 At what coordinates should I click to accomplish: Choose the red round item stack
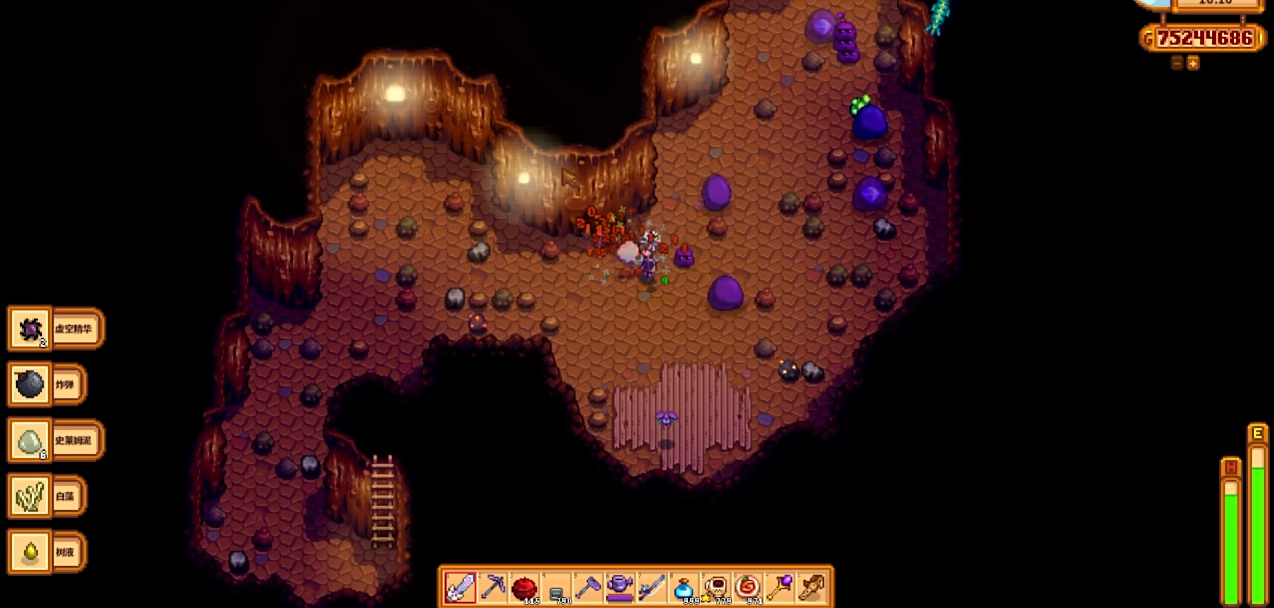click(x=524, y=587)
